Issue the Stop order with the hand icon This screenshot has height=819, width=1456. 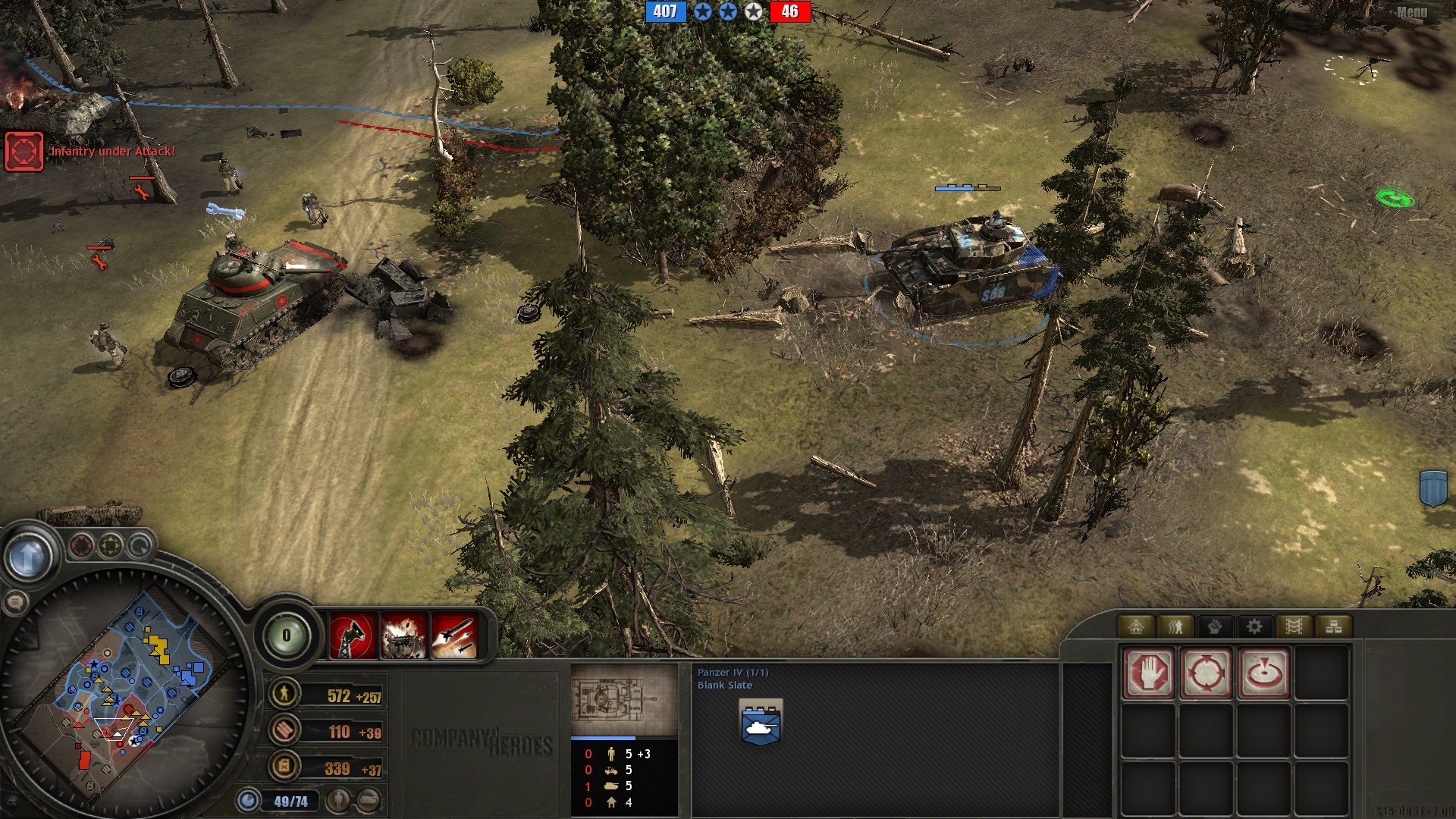coord(1149,673)
